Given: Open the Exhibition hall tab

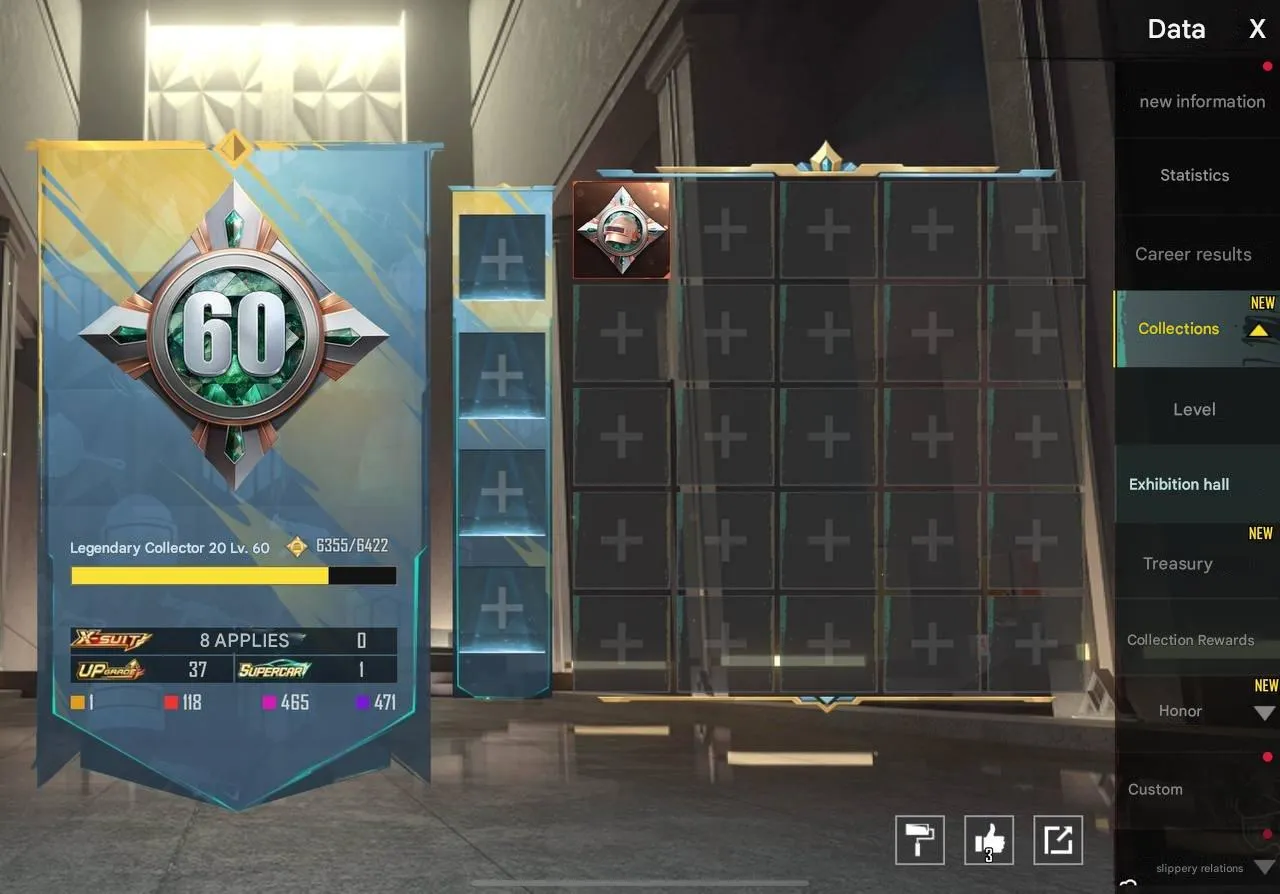Looking at the screenshot, I should coord(1179,484).
